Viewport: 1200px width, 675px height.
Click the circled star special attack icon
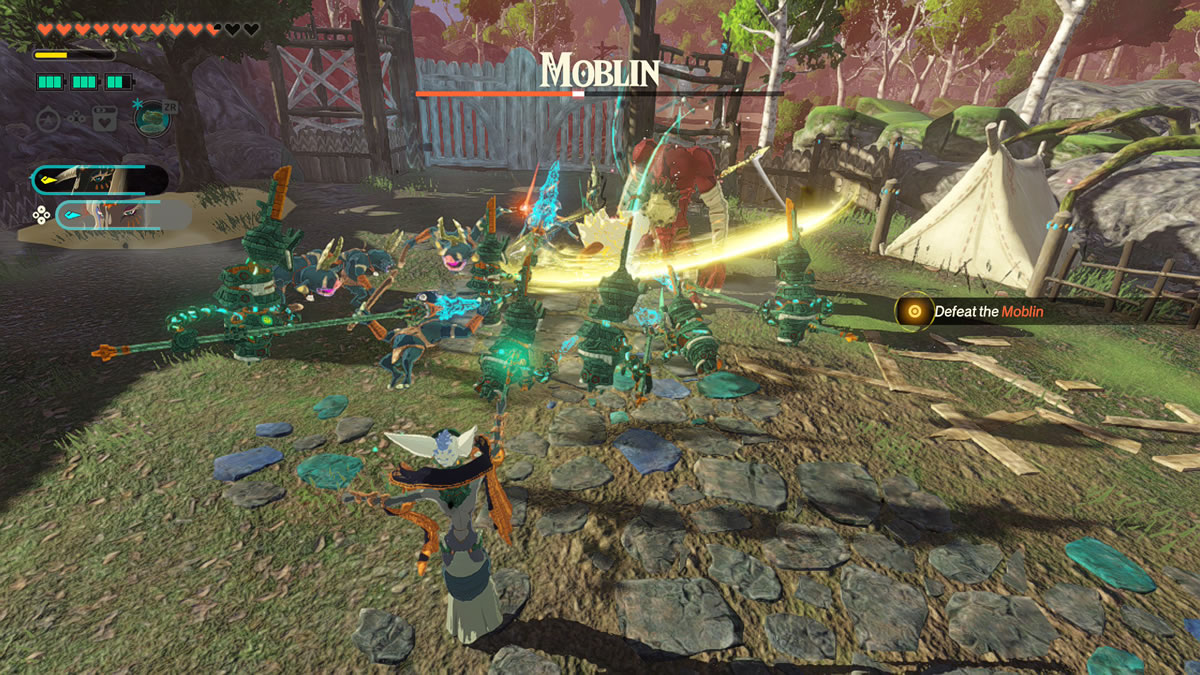[x=48, y=119]
